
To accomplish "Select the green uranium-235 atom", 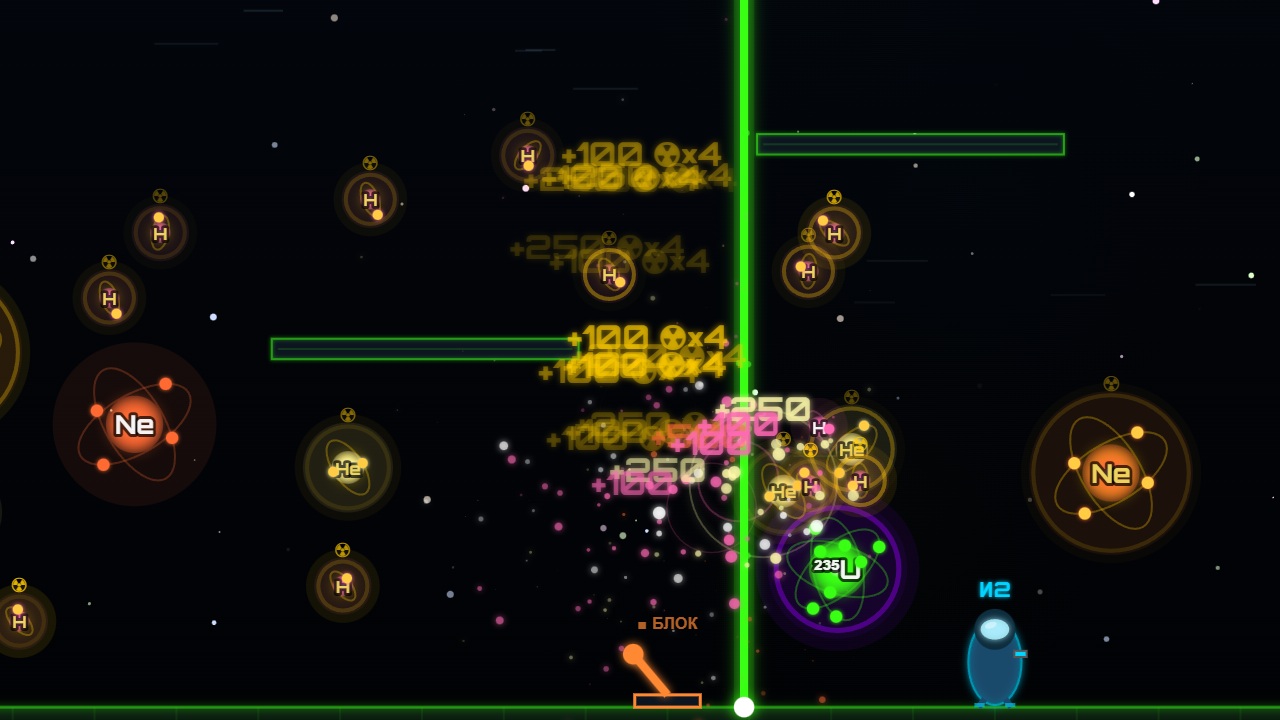I will 838,570.
